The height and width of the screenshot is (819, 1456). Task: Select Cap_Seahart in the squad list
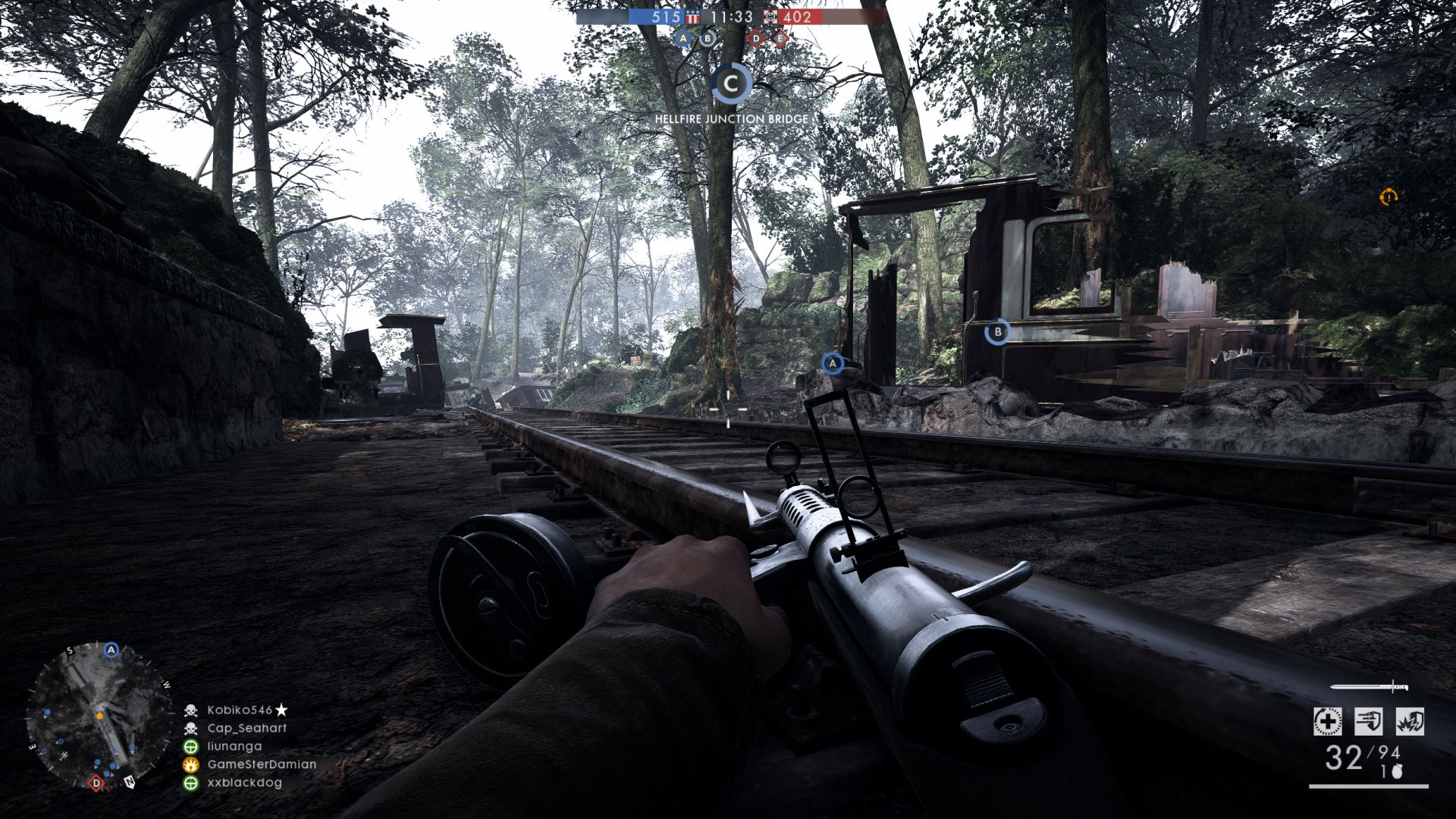click(246, 728)
